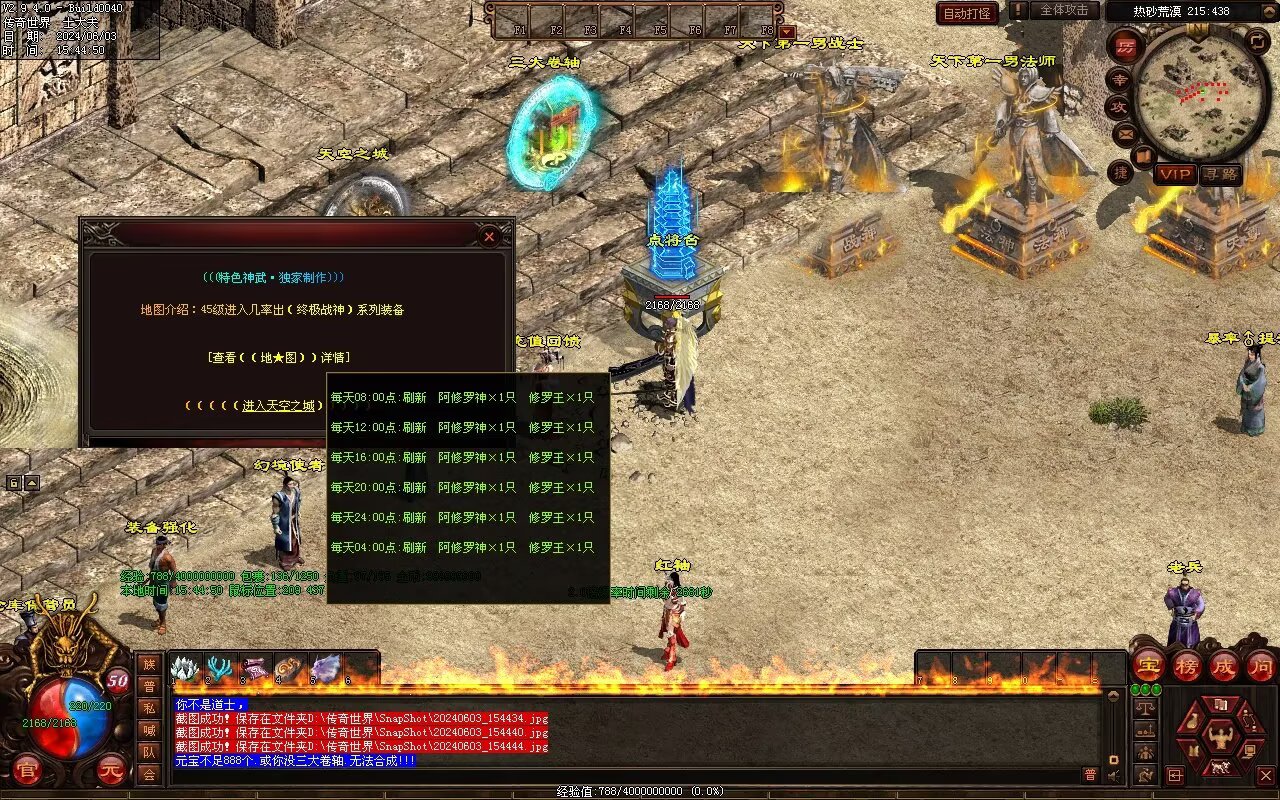The image size is (1280, 800).
Task: Open the VIP panel
Action: [x=1175, y=174]
